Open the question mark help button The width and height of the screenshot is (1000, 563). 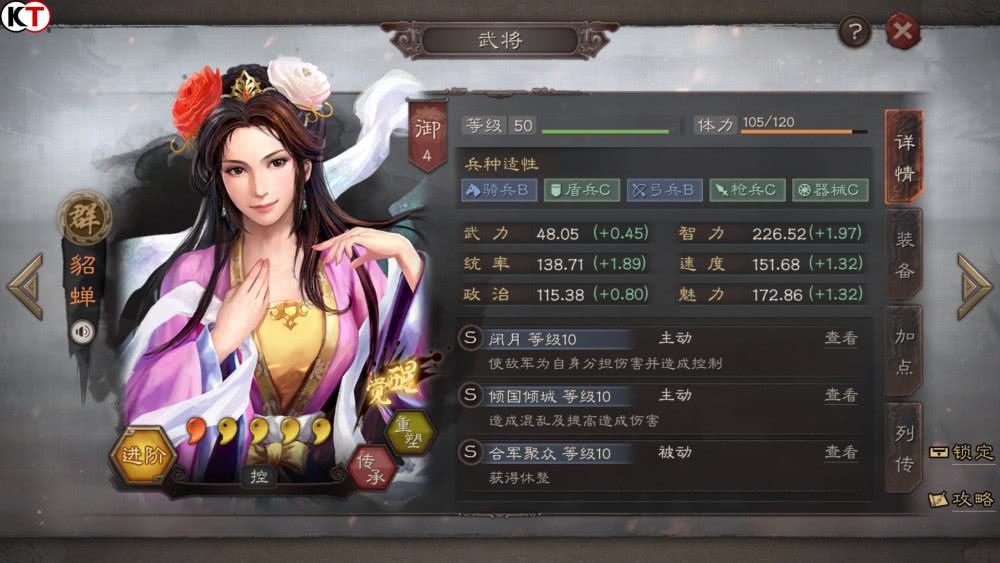tap(855, 32)
